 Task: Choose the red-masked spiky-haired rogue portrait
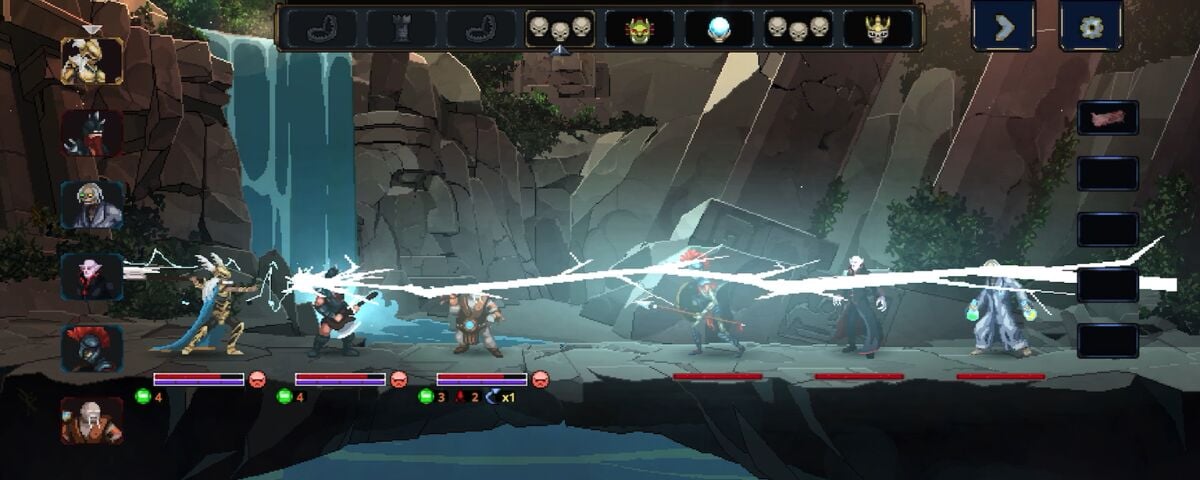(x=91, y=133)
